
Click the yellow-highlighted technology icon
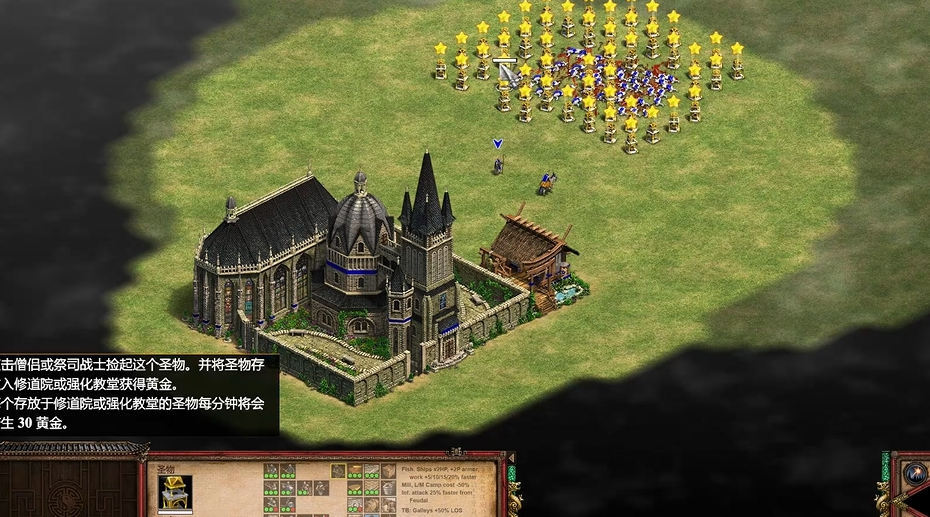[x=338, y=471]
